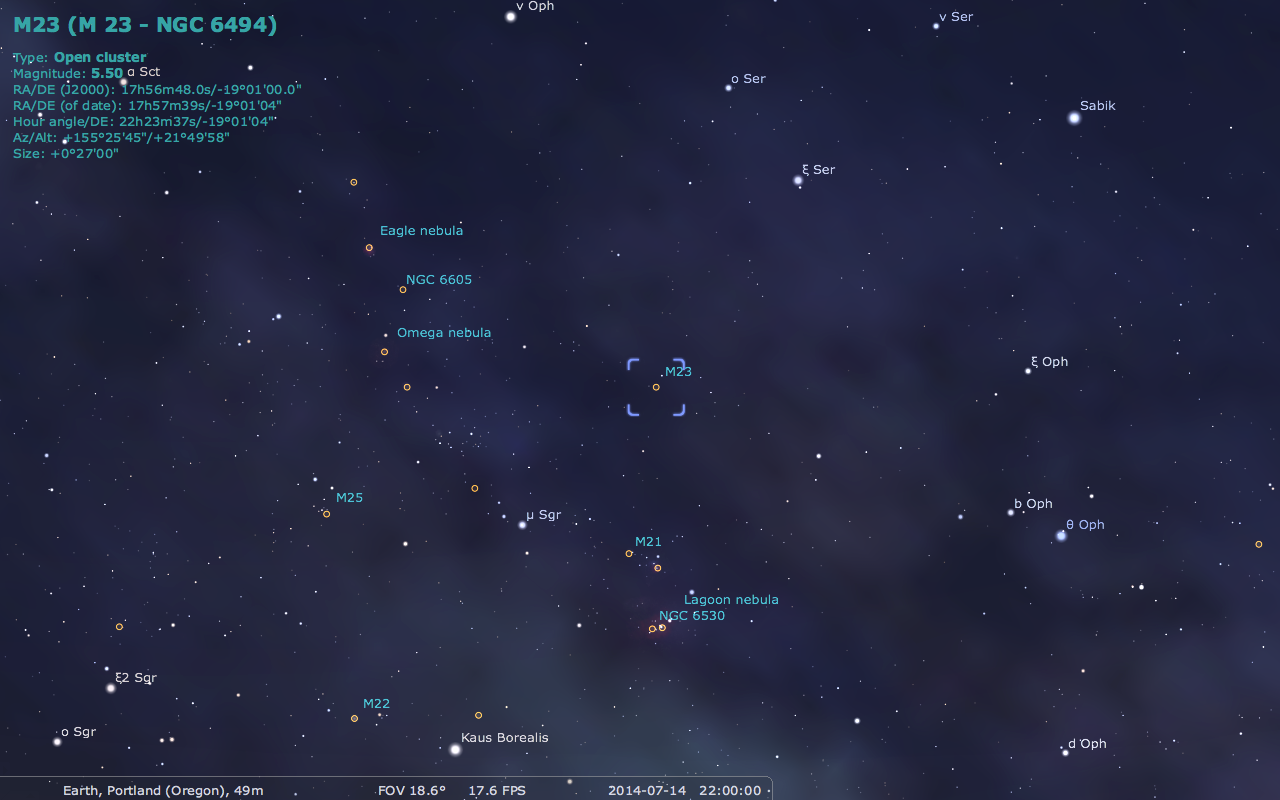Viewport: 1280px width, 800px height.
Task: Select the M25 open cluster marker
Action: [x=327, y=513]
